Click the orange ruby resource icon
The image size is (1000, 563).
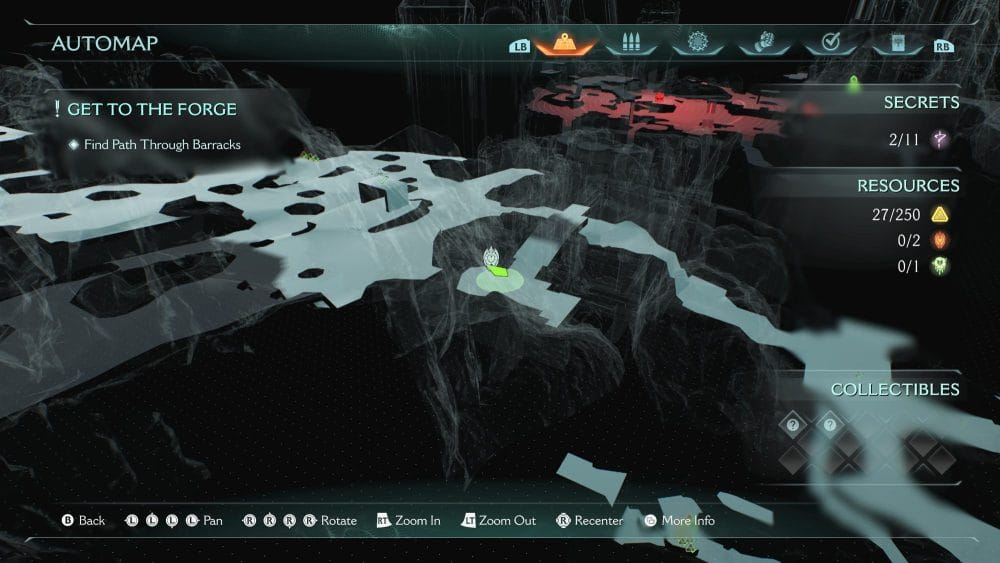click(940, 240)
